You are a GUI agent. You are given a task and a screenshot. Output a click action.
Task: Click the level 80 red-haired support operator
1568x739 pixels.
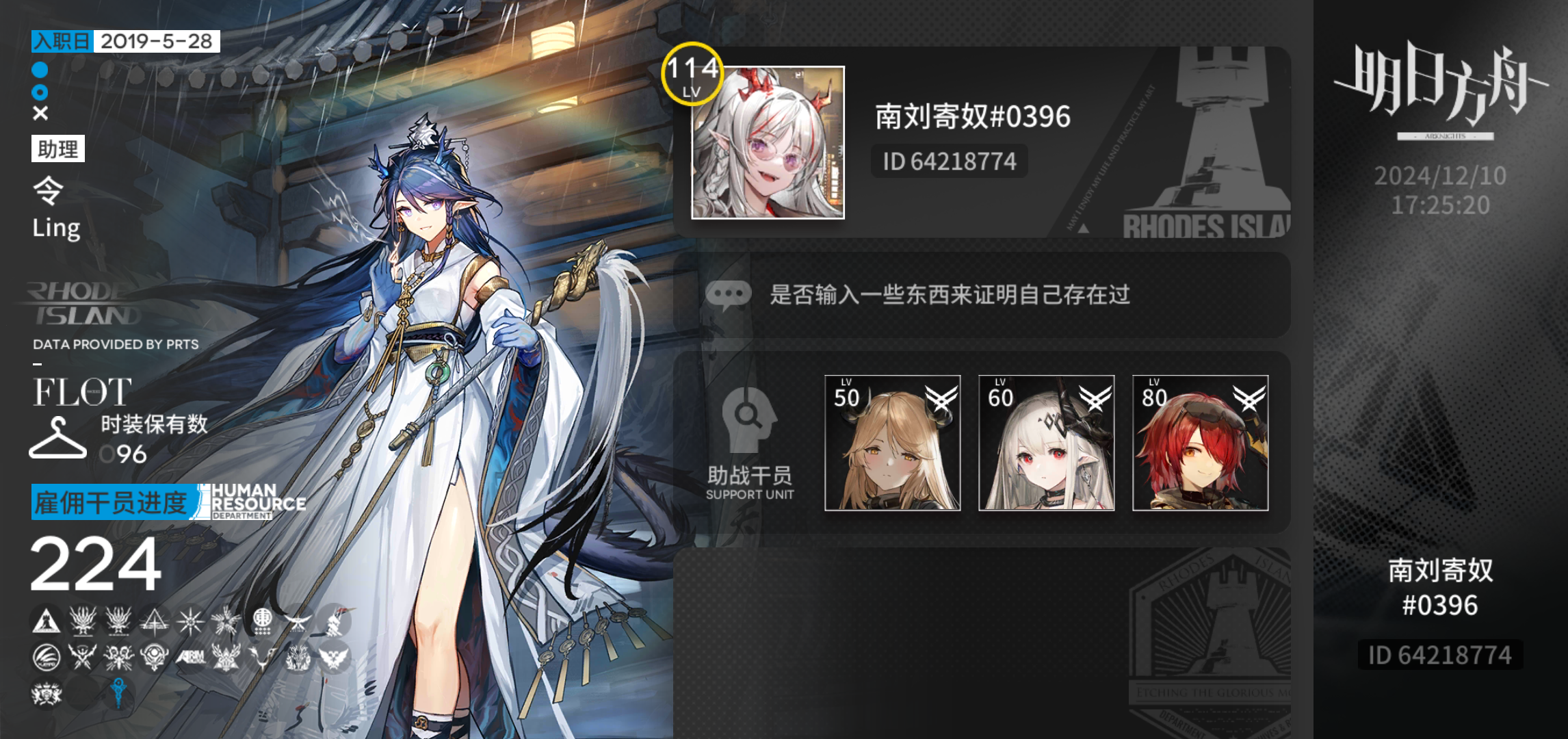point(1199,445)
